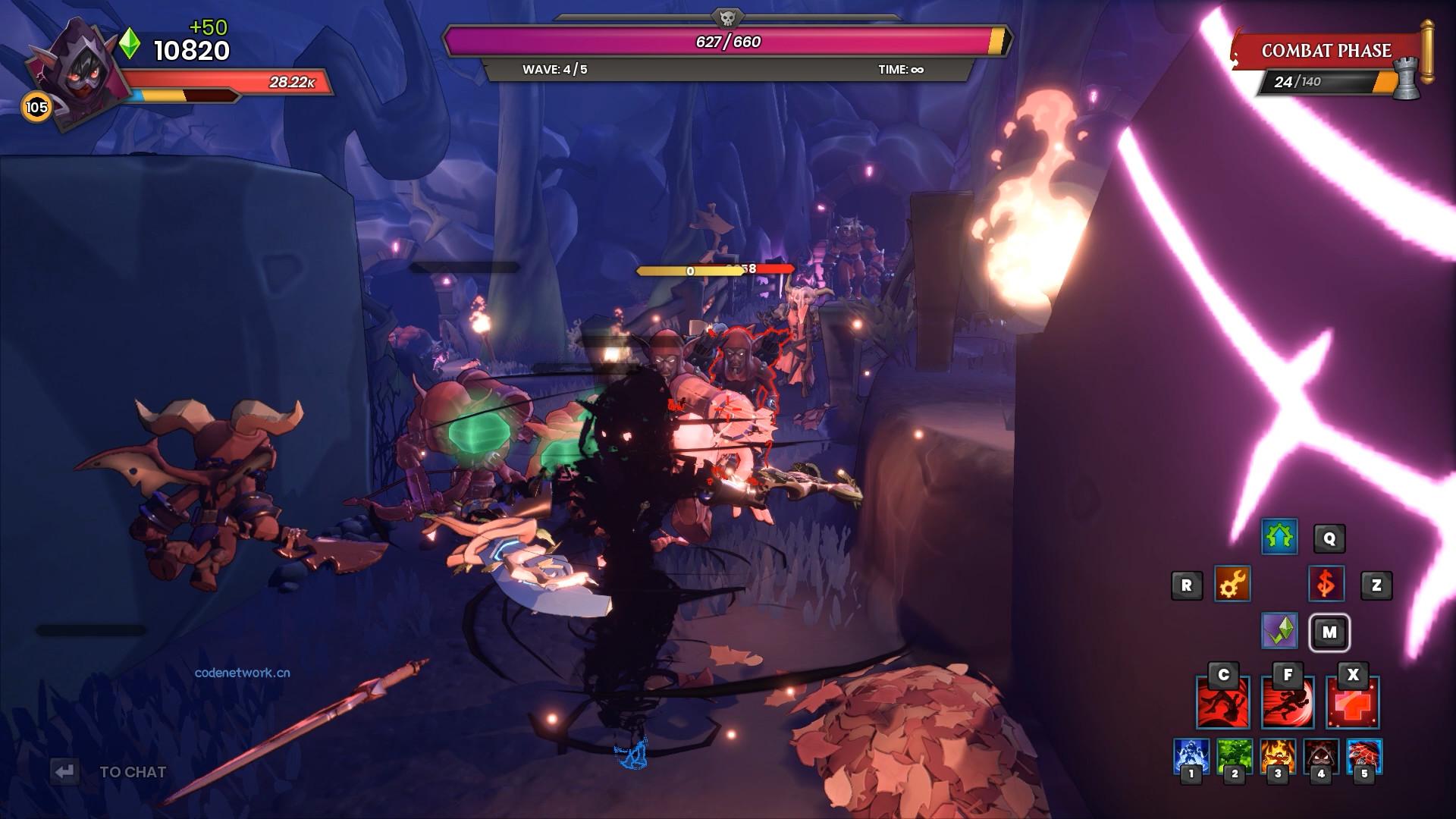Select the Upgrade tower icon
1456x819 pixels.
click(1279, 538)
